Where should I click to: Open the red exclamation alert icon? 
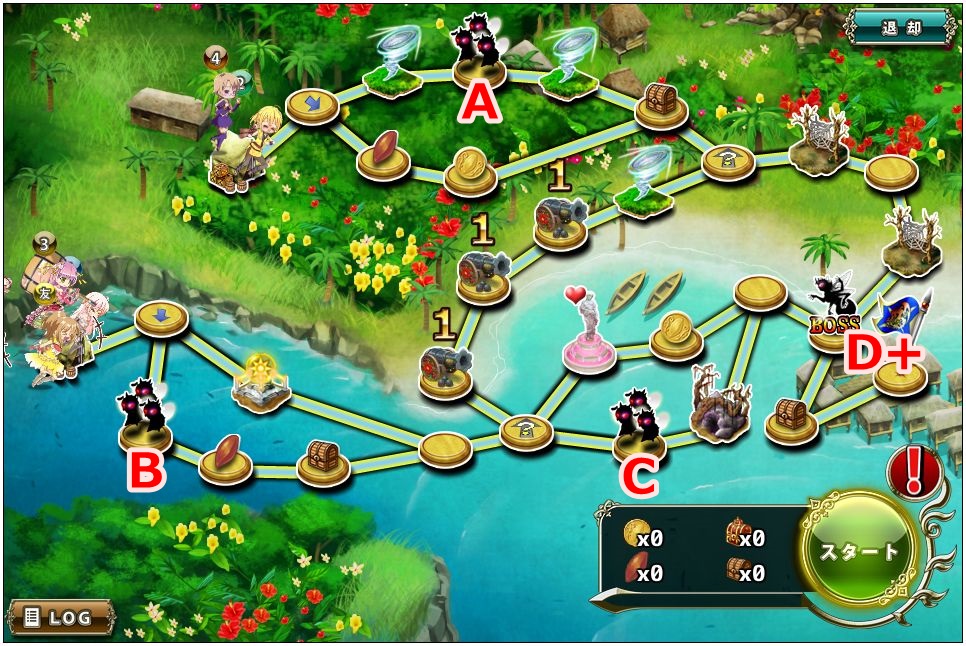(913, 473)
